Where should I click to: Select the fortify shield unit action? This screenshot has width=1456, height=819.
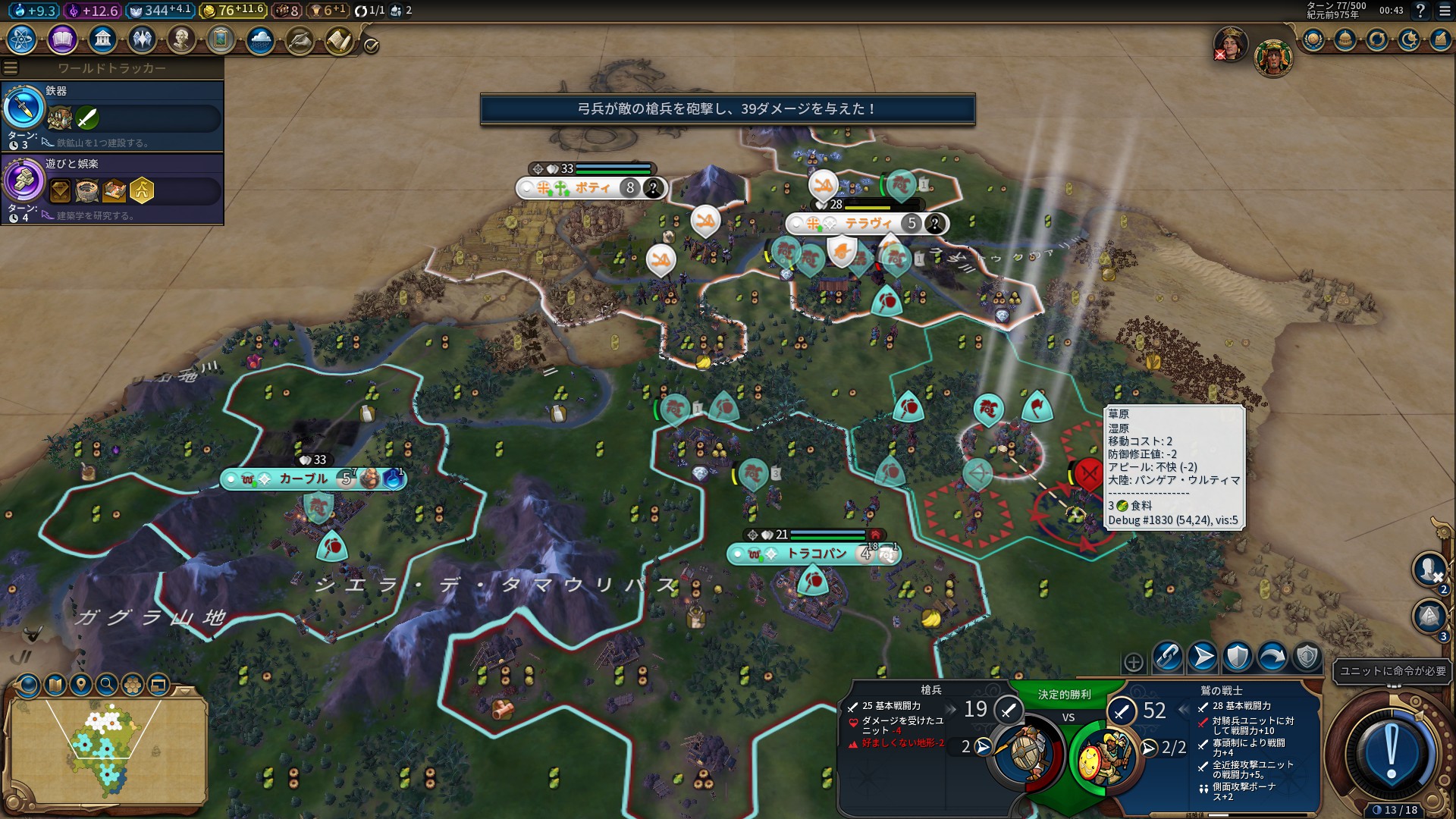(x=1238, y=657)
